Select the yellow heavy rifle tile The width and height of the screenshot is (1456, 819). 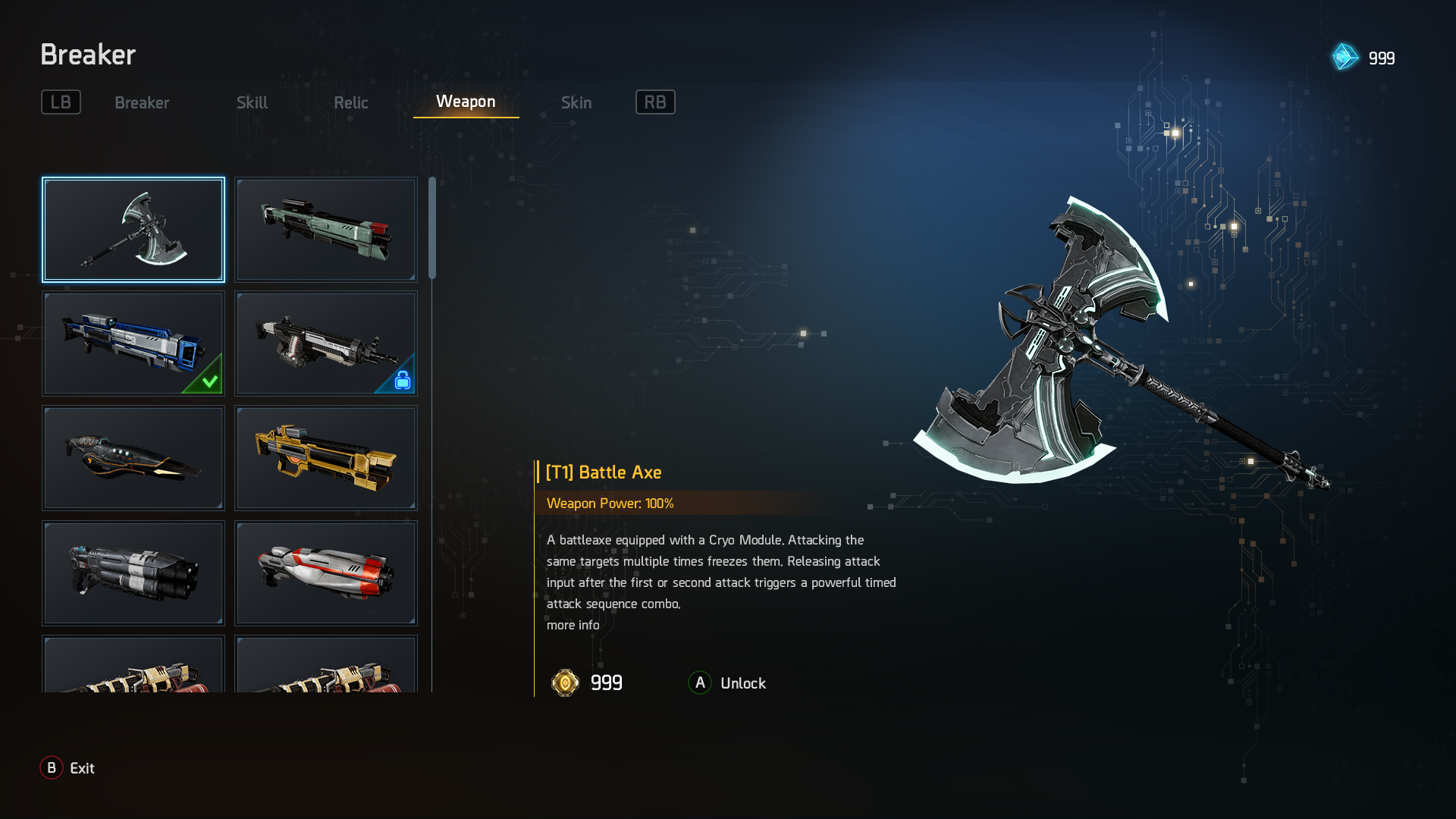pos(326,458)
